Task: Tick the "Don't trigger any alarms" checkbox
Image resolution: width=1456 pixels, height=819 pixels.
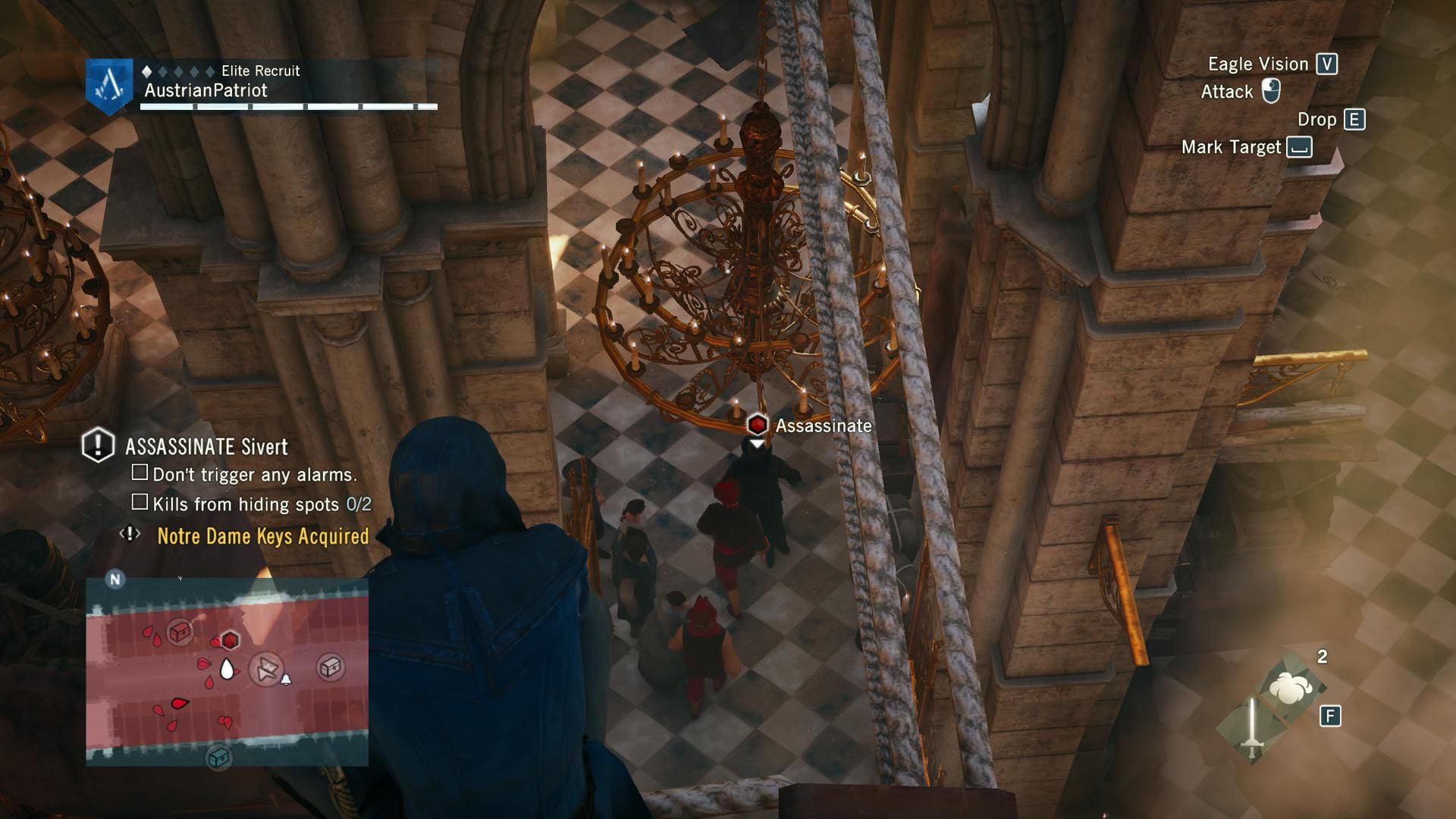Action: (x=140, y=473)
